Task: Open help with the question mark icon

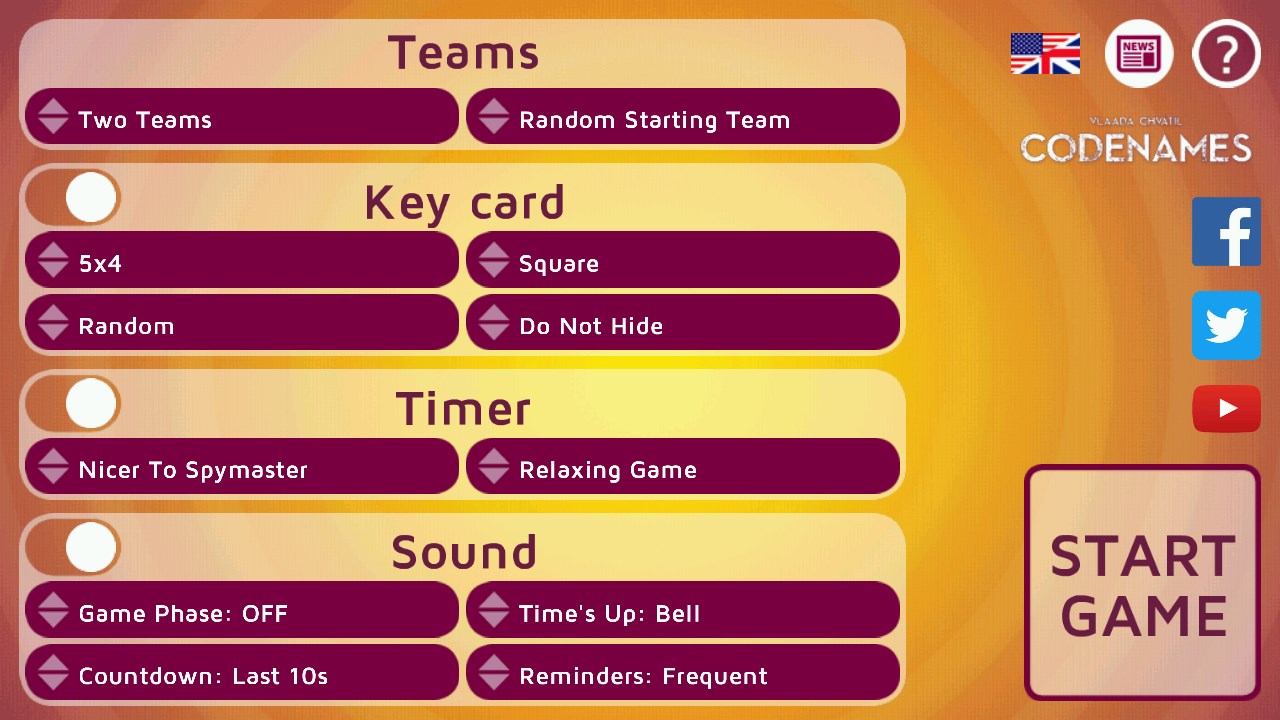Action: click(1226, 54)
